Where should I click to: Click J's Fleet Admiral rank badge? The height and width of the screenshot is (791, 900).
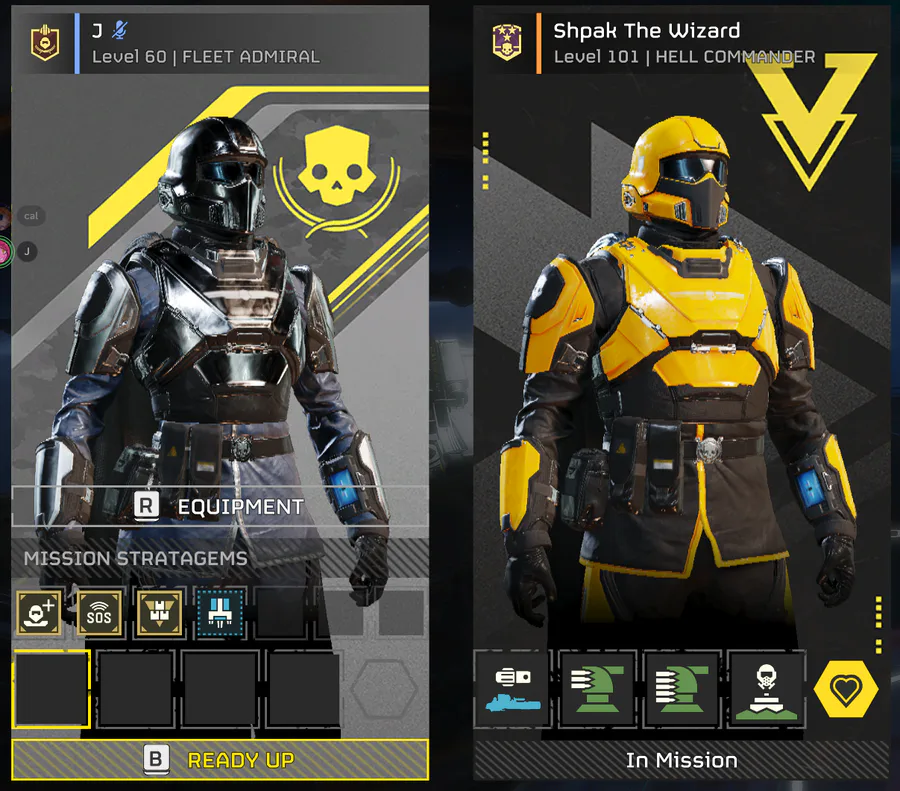[43, 42]
